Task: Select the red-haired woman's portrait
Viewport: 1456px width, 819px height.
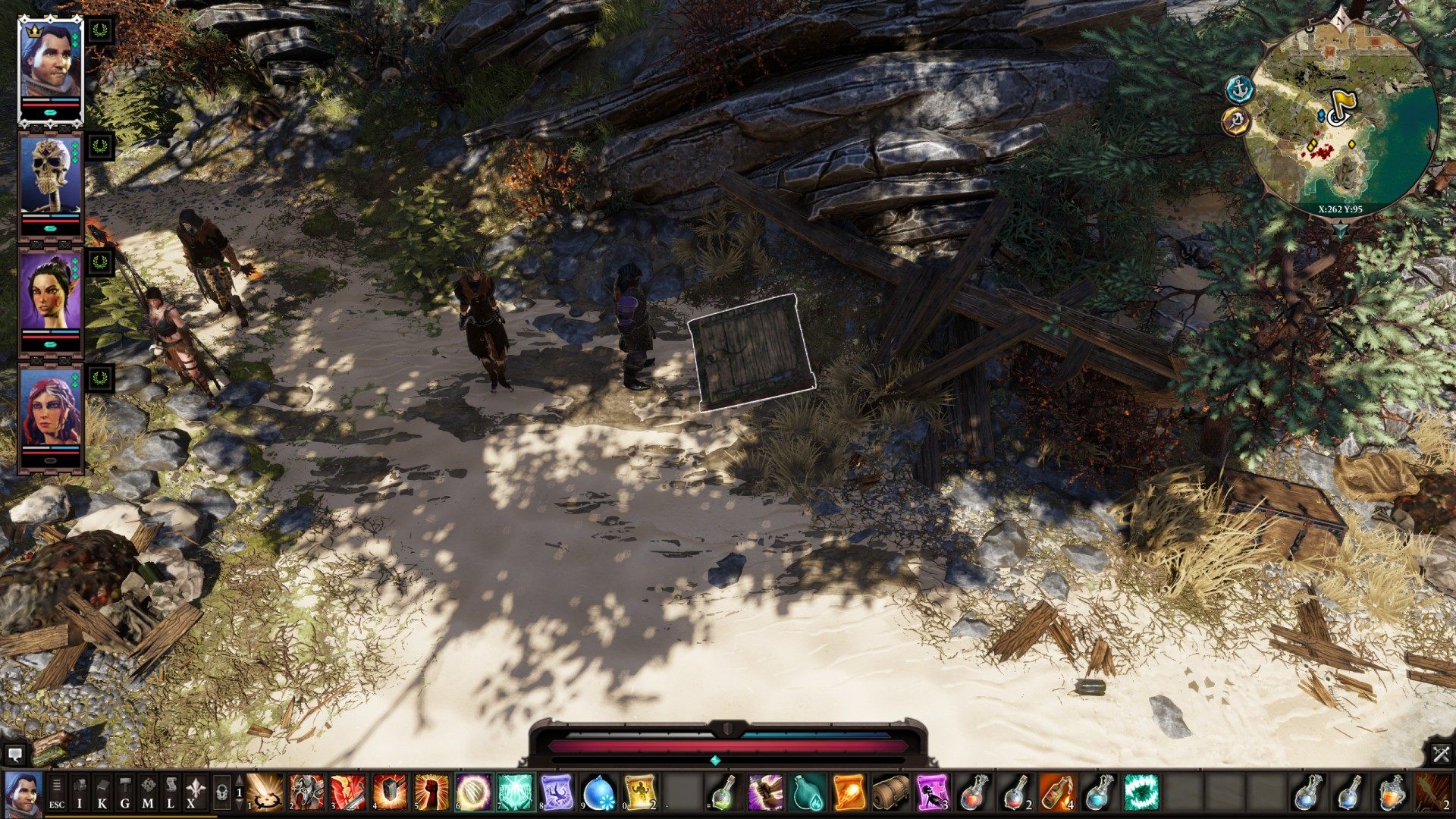Action: (x=50, y=408)
